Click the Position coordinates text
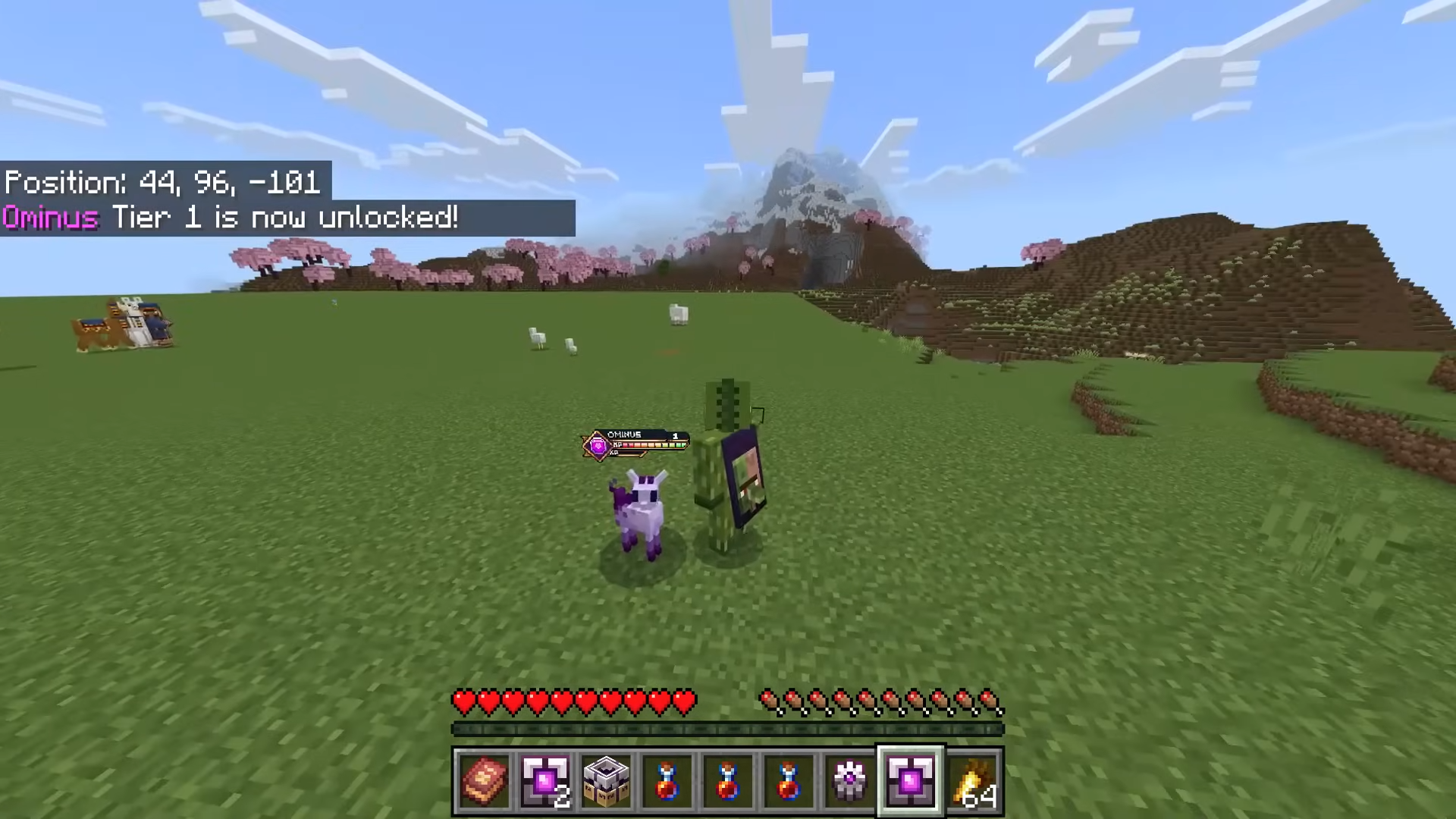This screenshot has width=1456, height=819. click(x=162, y=182)
